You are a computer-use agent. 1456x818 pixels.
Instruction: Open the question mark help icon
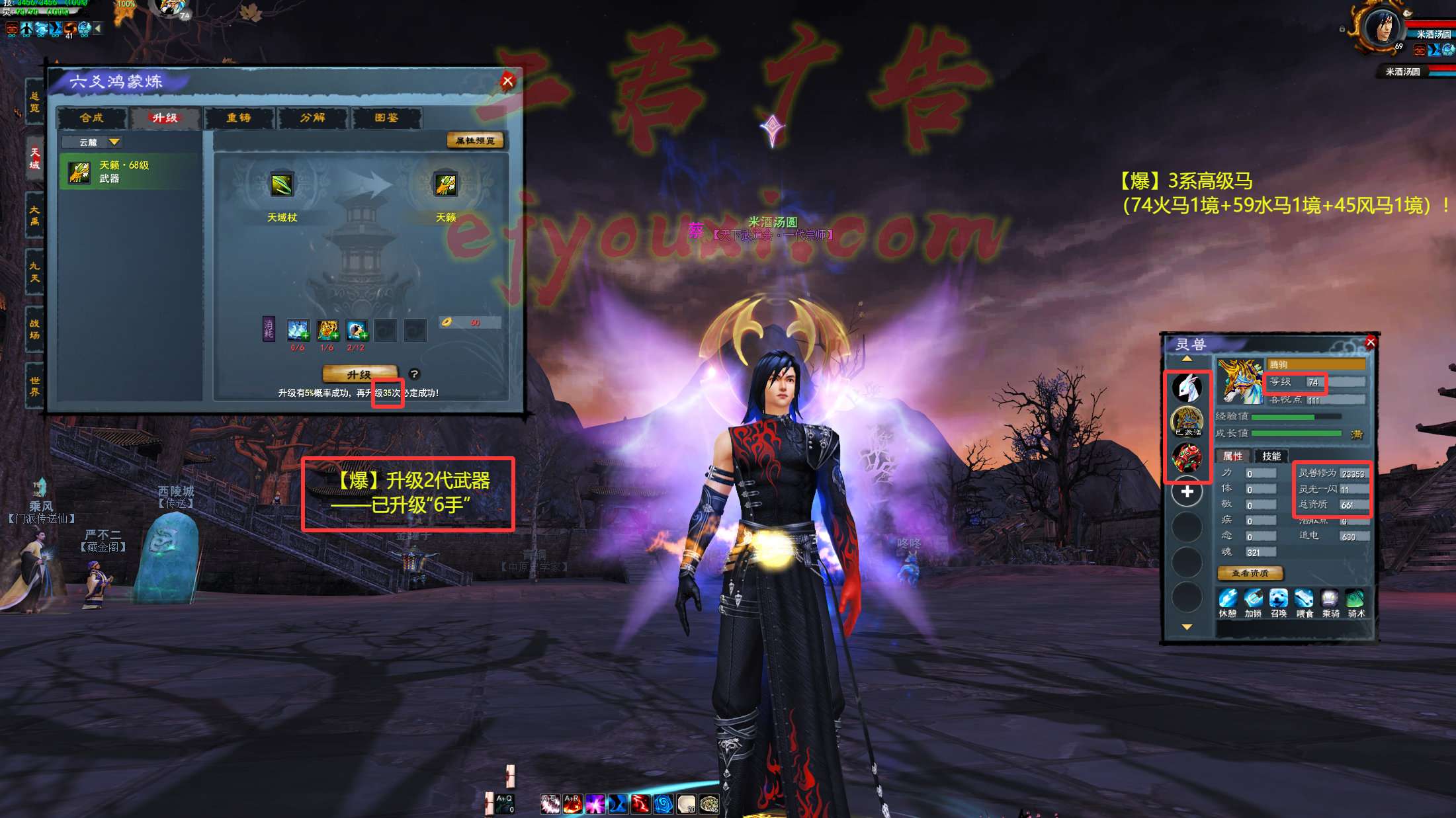point(414,374)
